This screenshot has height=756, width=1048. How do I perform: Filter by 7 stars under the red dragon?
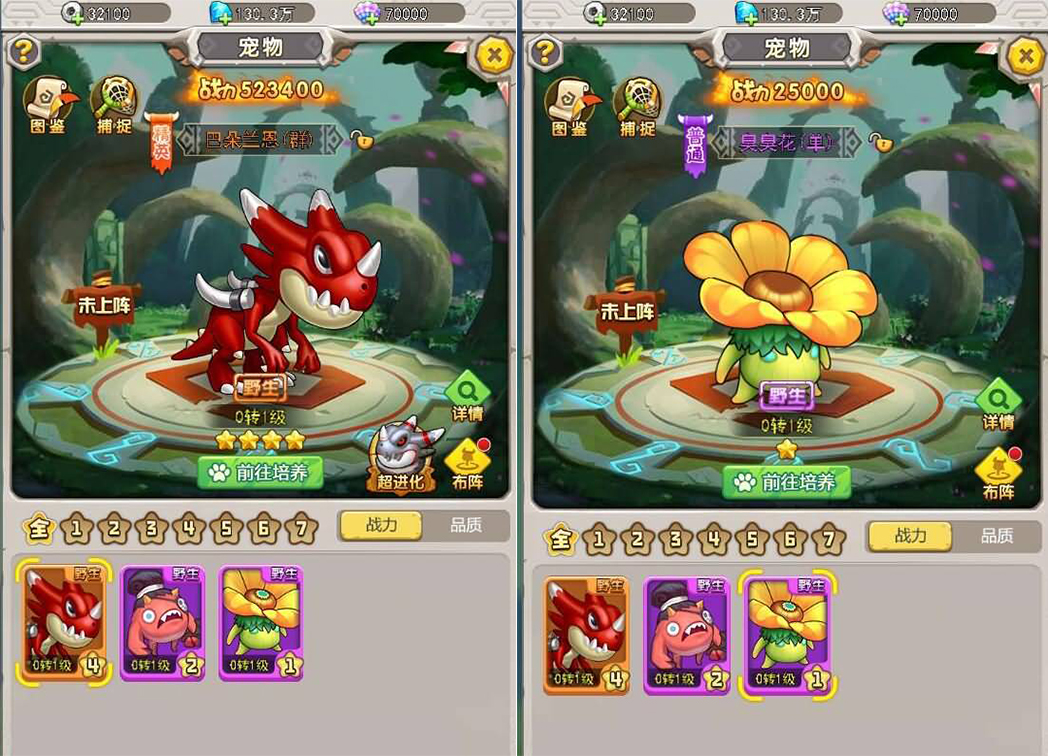(x=300, y=527)
